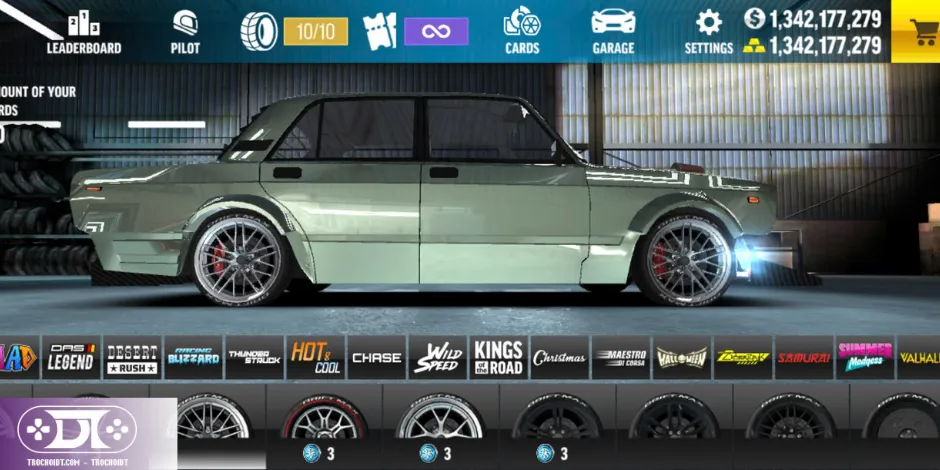The height and width of the screenshot is (470, 940).
Task: Switch to the Thunder Struck pack
Action: [254, 357]
